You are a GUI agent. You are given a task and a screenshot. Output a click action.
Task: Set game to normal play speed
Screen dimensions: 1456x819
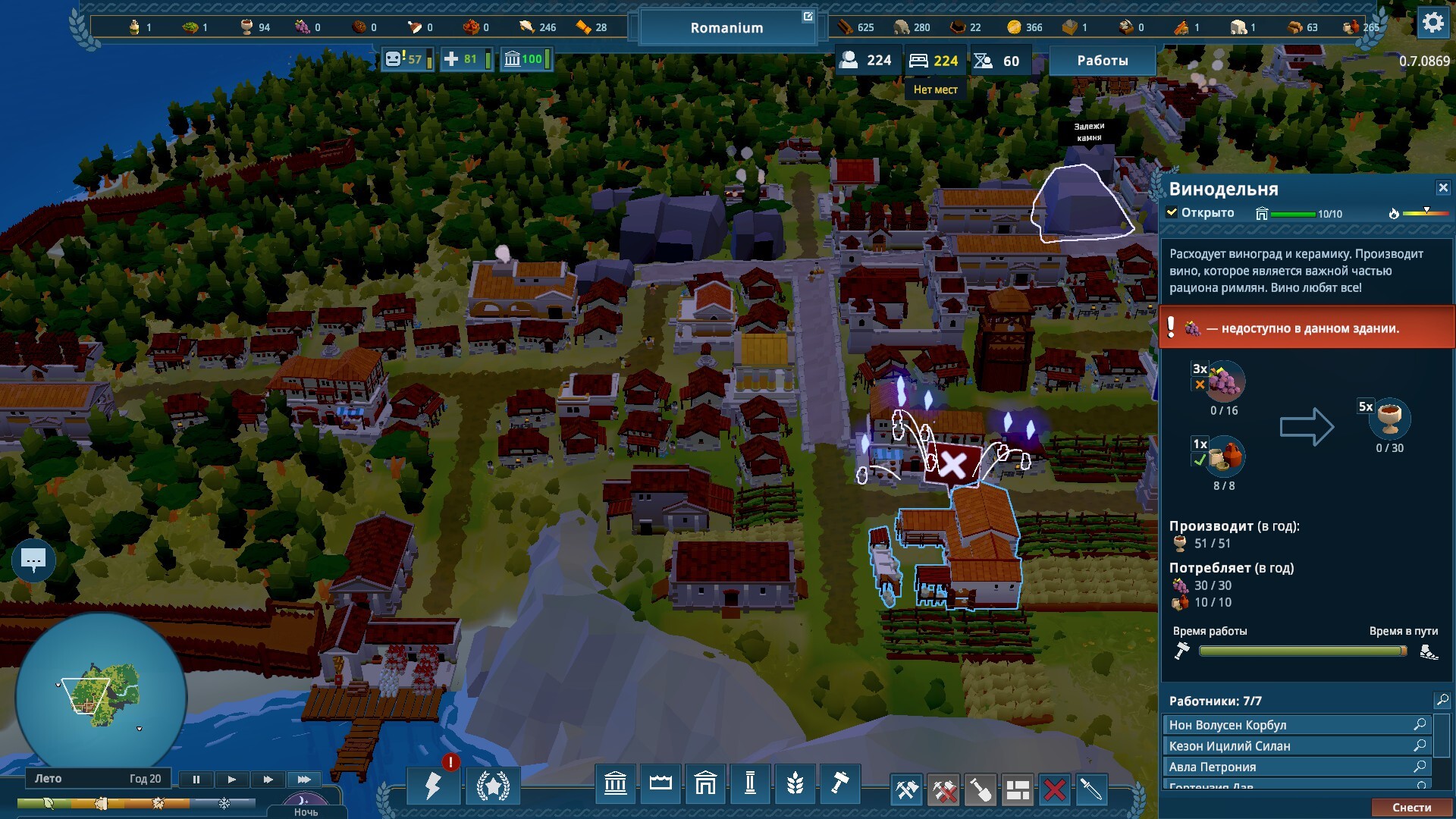232,779
